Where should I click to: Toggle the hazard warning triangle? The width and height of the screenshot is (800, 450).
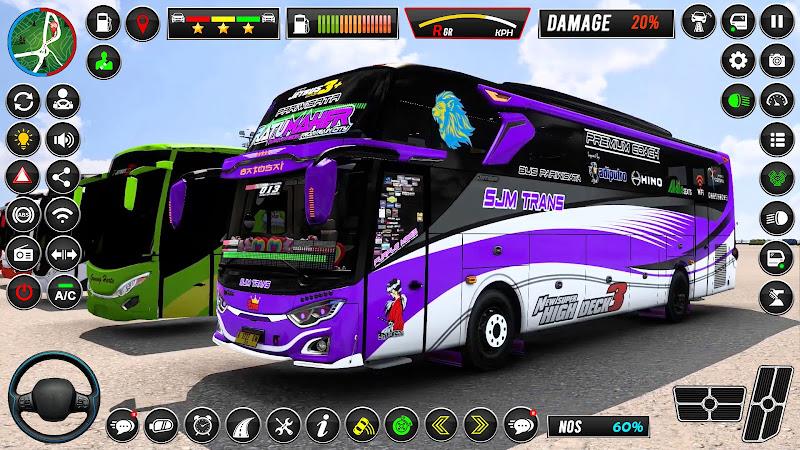[x=22, y=175]
